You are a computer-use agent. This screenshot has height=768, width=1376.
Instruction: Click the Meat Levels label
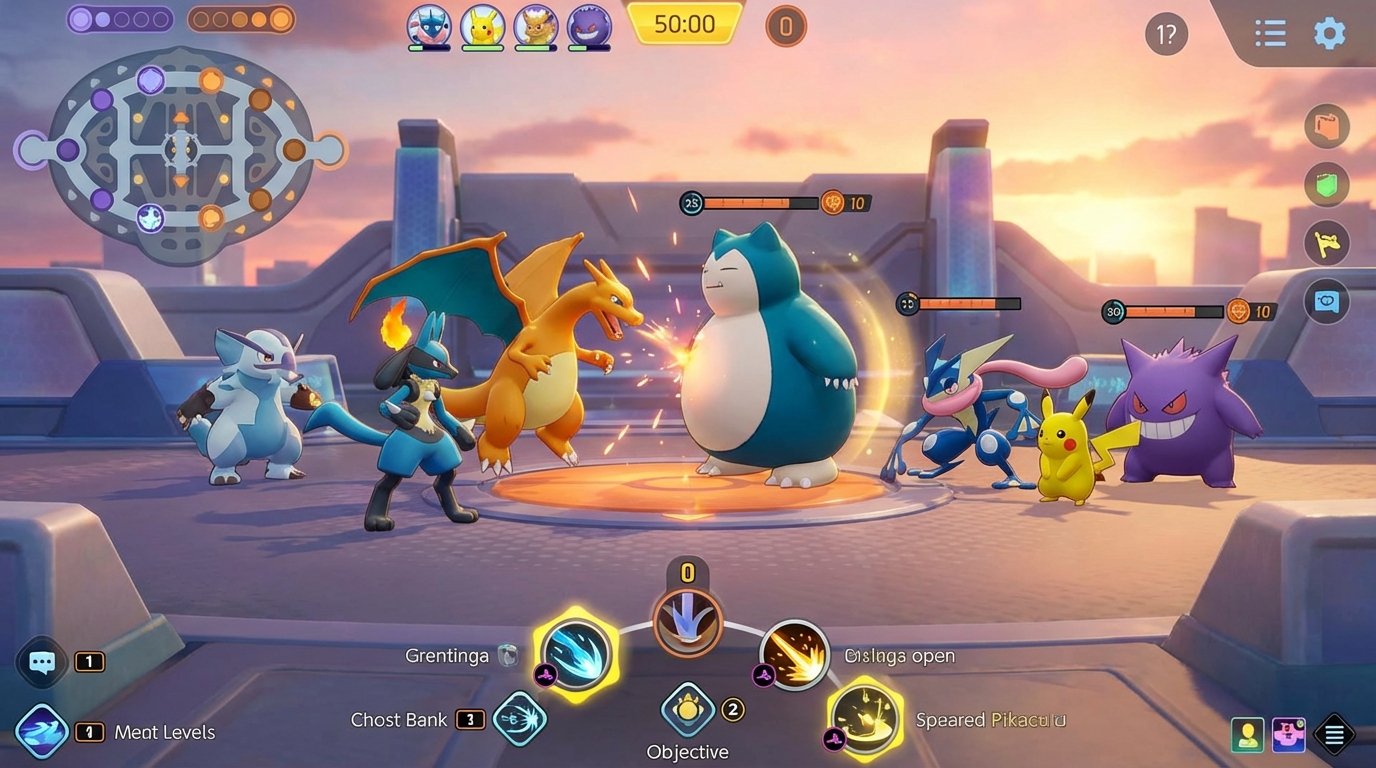pos(165,732)
